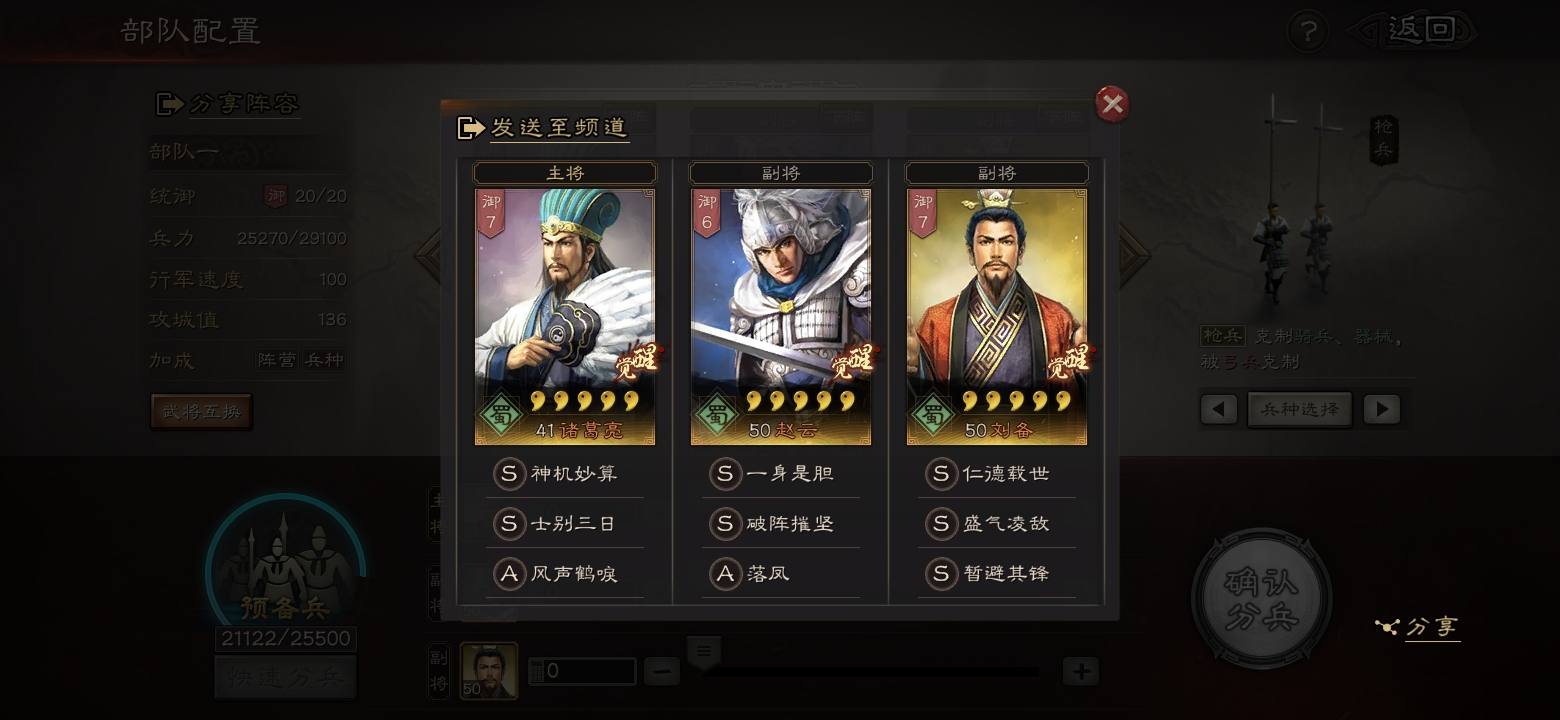1560x720 pixels.
Task: Click the 武将互换 swap generals button
Action: tap(201, 411)
